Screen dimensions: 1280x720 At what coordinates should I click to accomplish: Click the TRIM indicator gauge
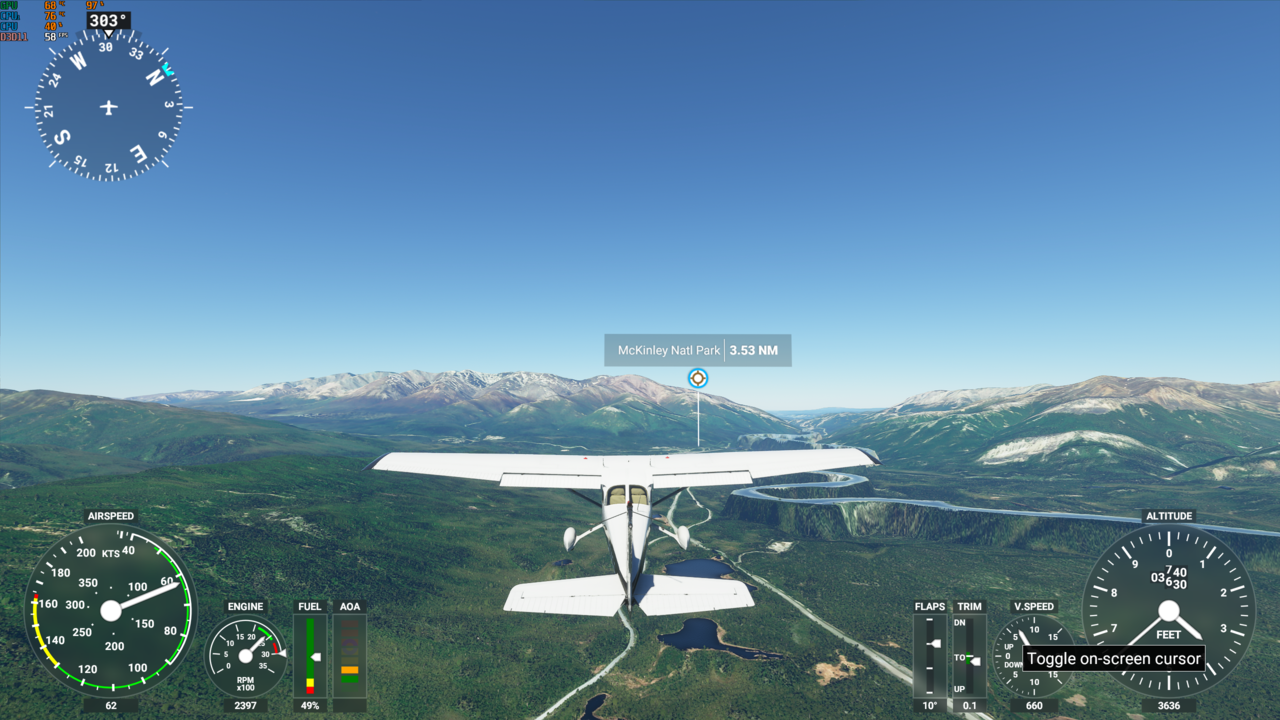point(969,655)
